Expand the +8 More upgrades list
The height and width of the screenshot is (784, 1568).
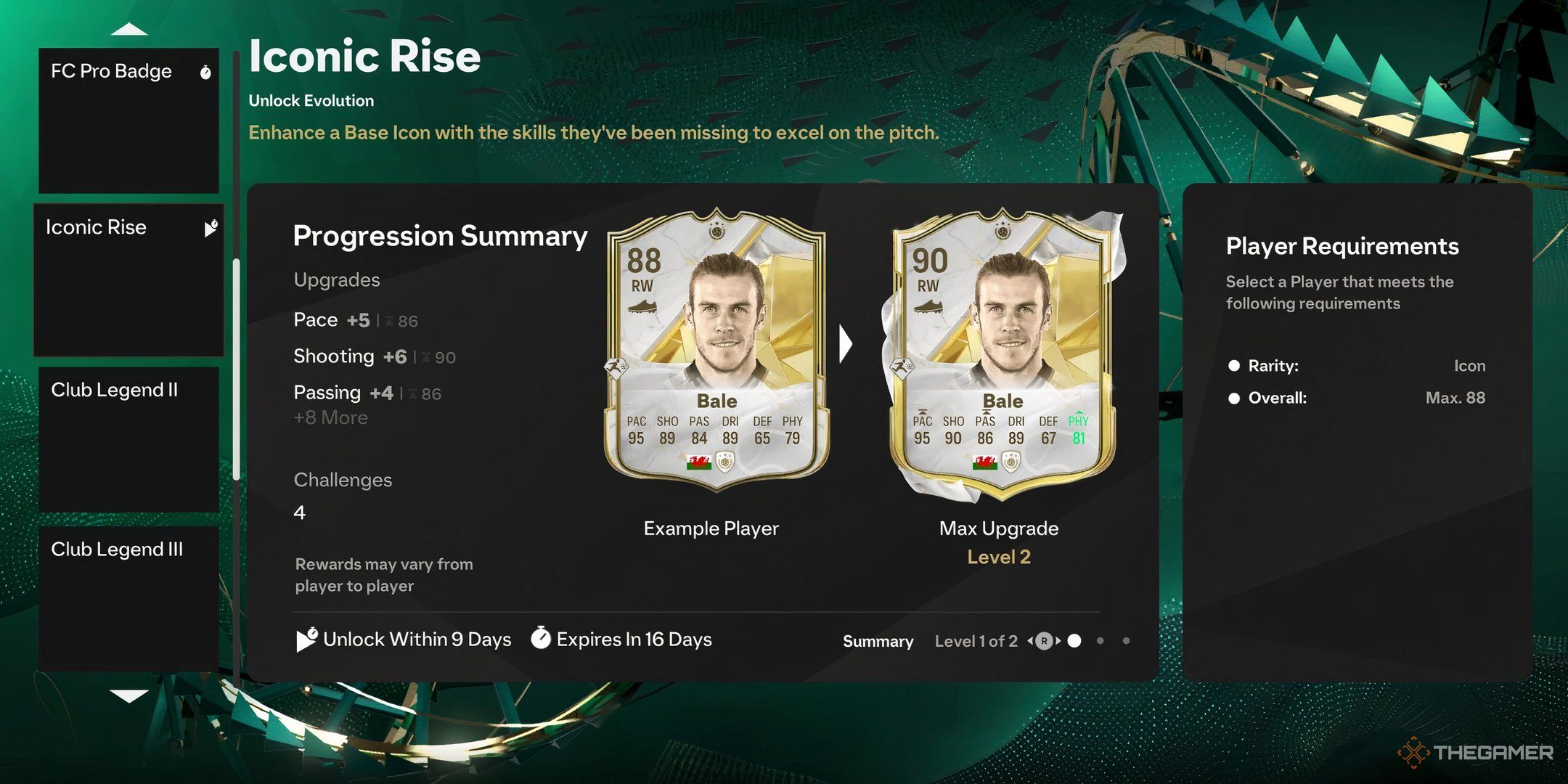point(330,417)
